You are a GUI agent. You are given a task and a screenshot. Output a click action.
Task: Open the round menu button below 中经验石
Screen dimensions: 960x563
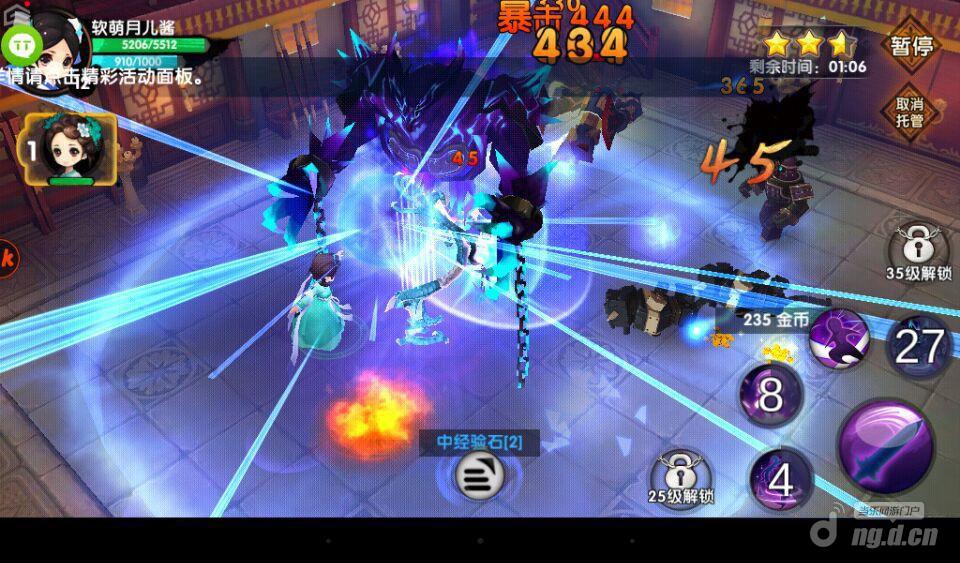[x=480, y=476]
